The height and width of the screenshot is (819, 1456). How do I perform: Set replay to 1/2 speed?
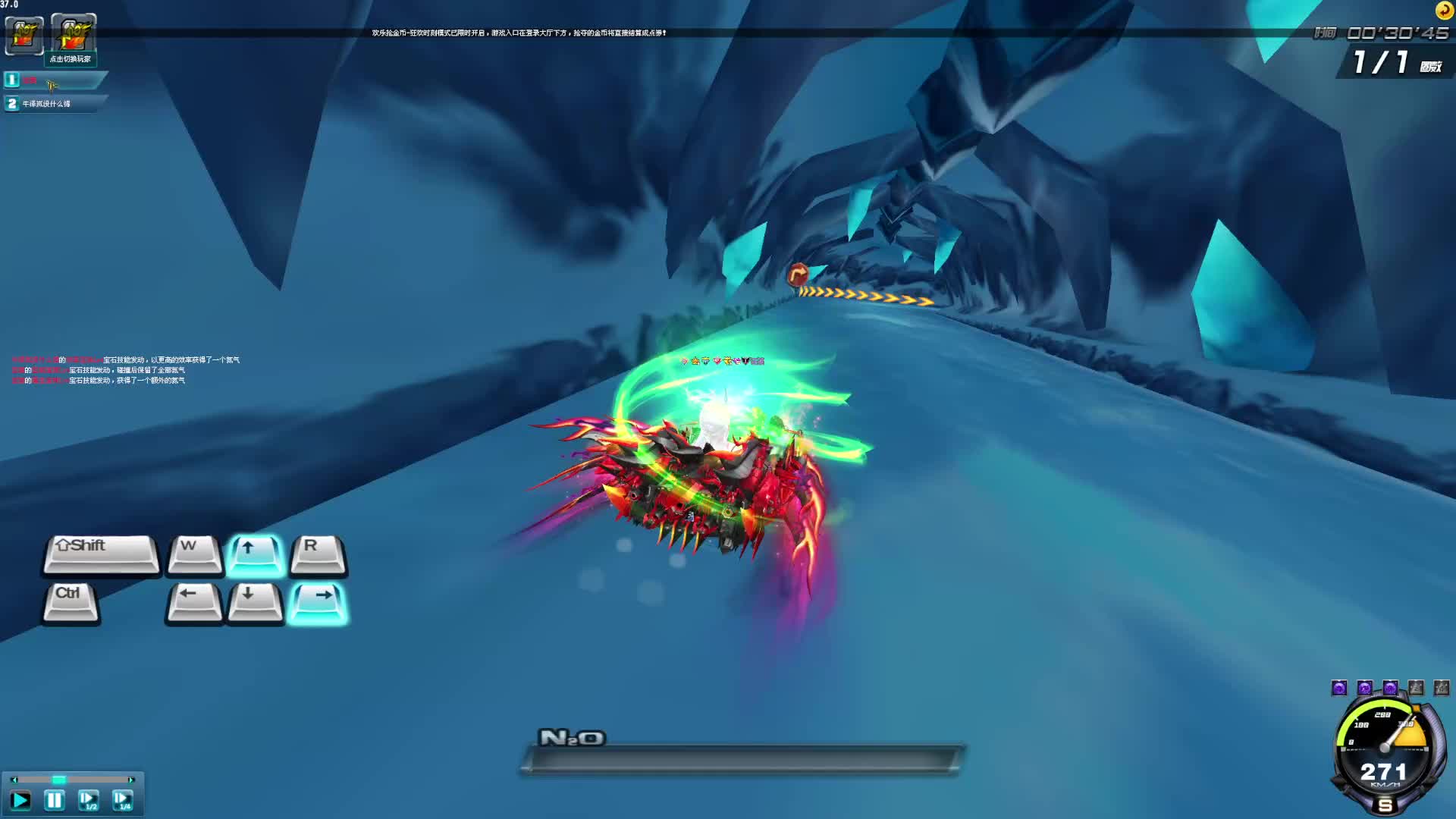88,800
